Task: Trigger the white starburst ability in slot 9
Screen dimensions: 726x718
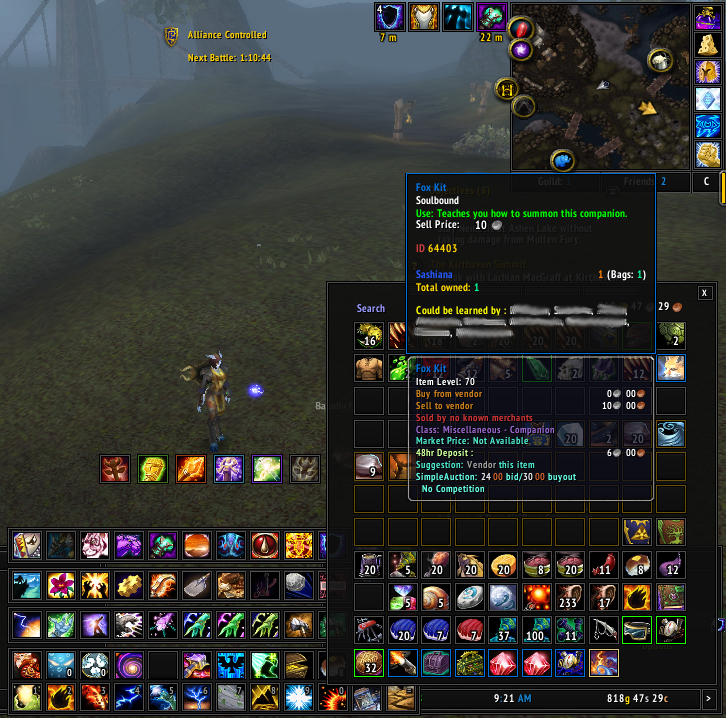Action: [298, 695]
